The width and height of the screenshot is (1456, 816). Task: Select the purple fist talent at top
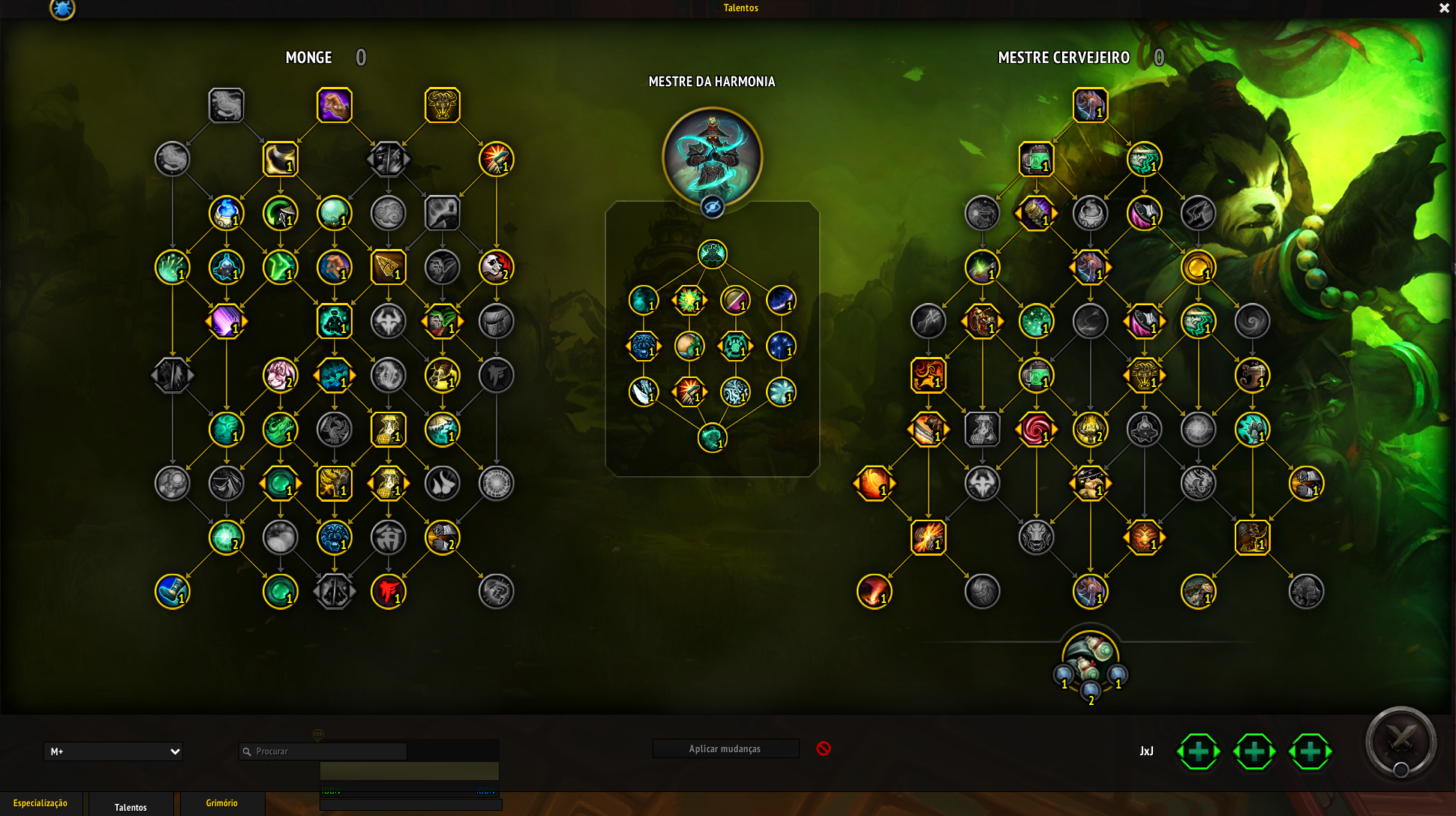(x=335, y=105)
